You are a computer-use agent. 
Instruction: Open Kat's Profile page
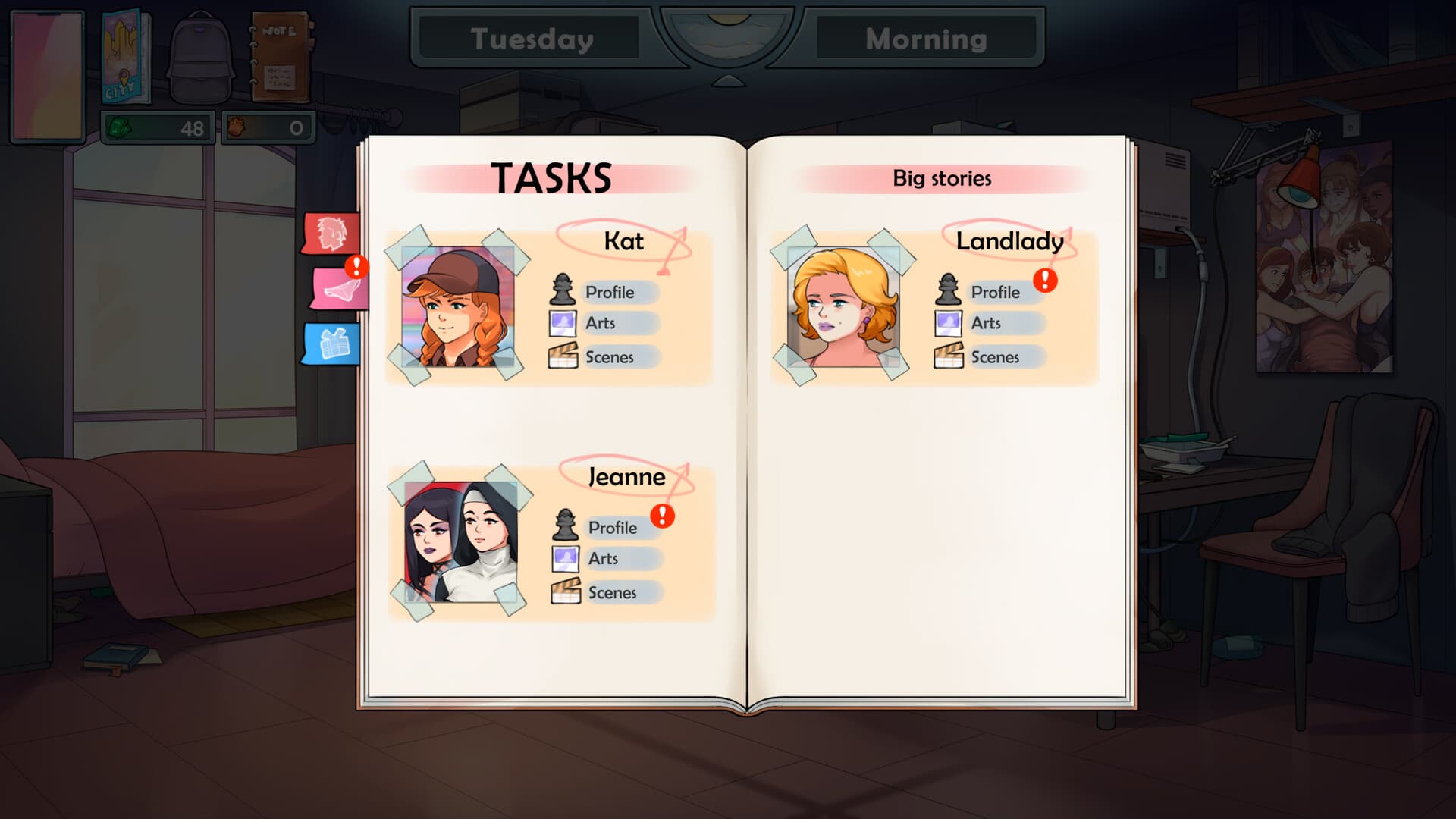[x=610, y=292]
